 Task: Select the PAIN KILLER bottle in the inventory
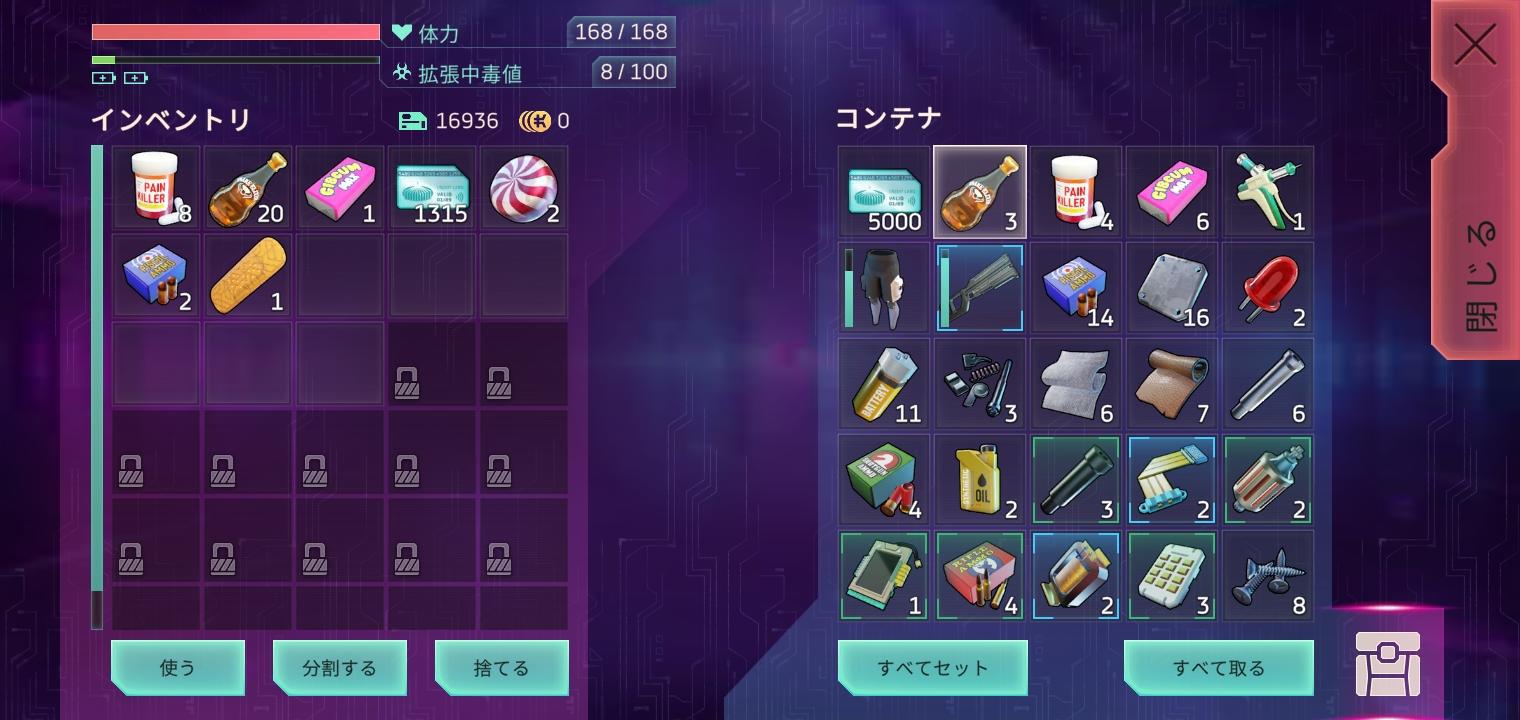point(155,189)
